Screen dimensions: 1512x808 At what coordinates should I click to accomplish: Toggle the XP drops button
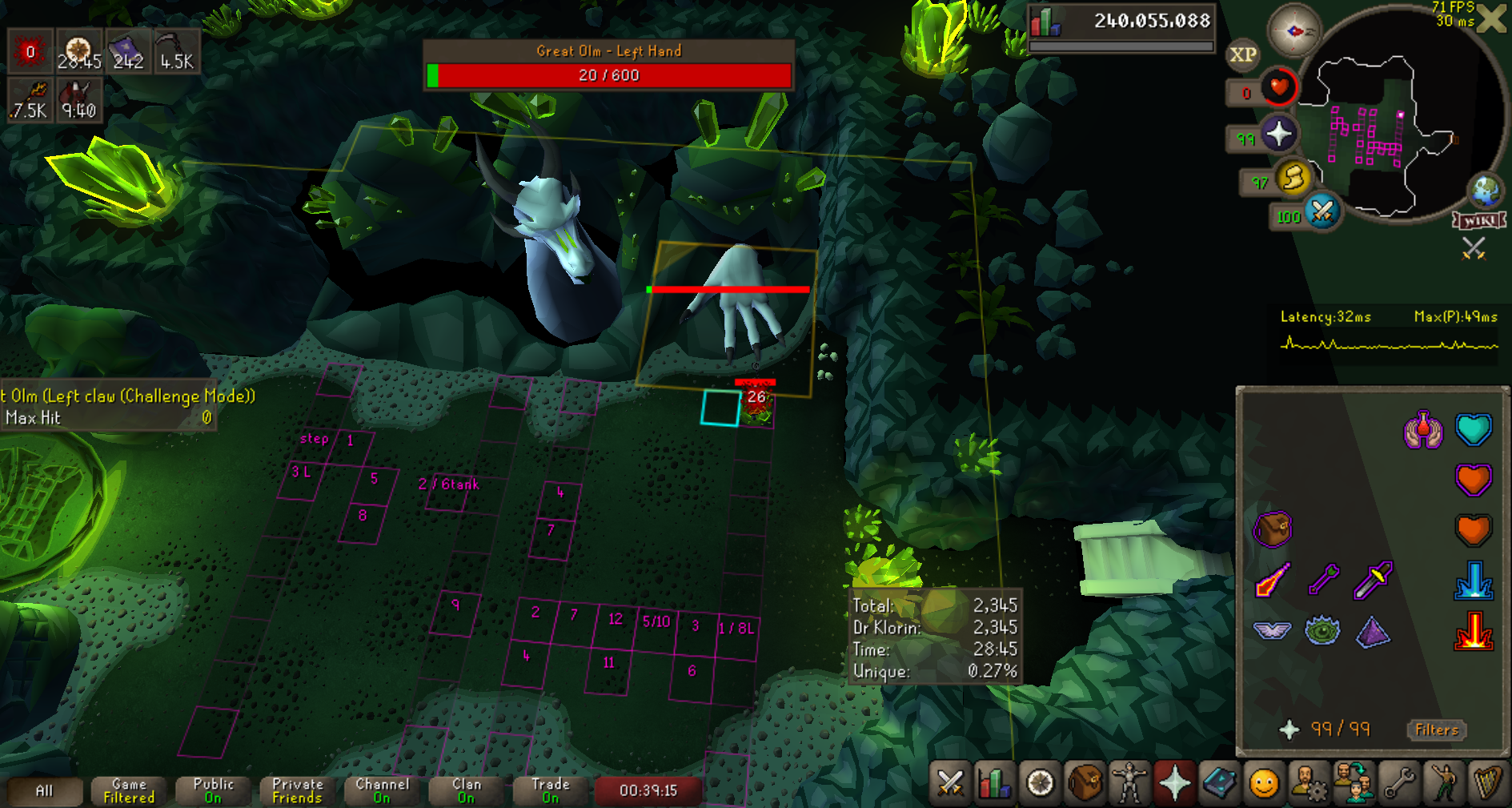point(1242,54)
